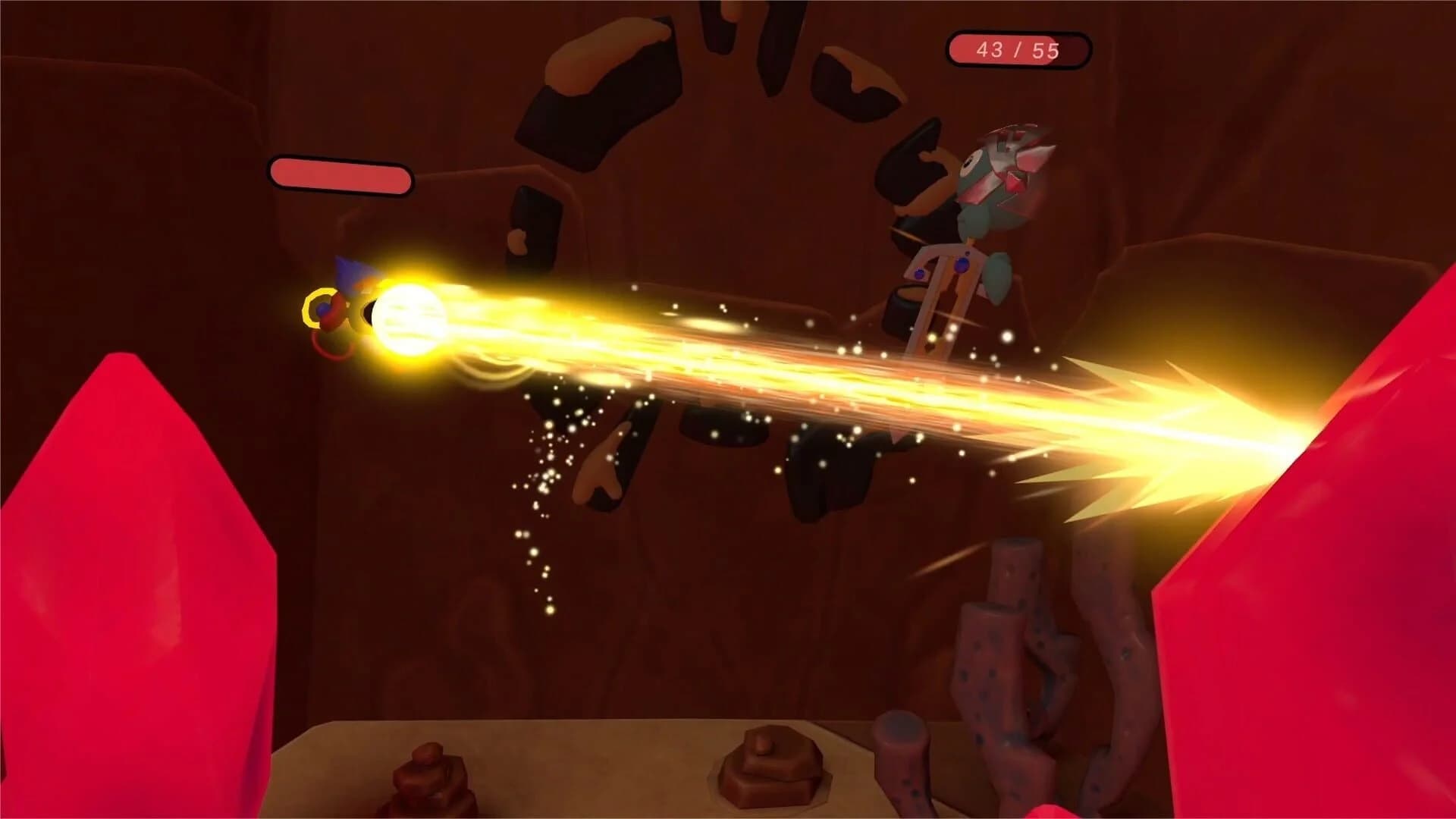The height and width of the screenshot is (819, 1456).
Task: Click the enemy health bar showing 43 / 55
Action: point(1016,51)
